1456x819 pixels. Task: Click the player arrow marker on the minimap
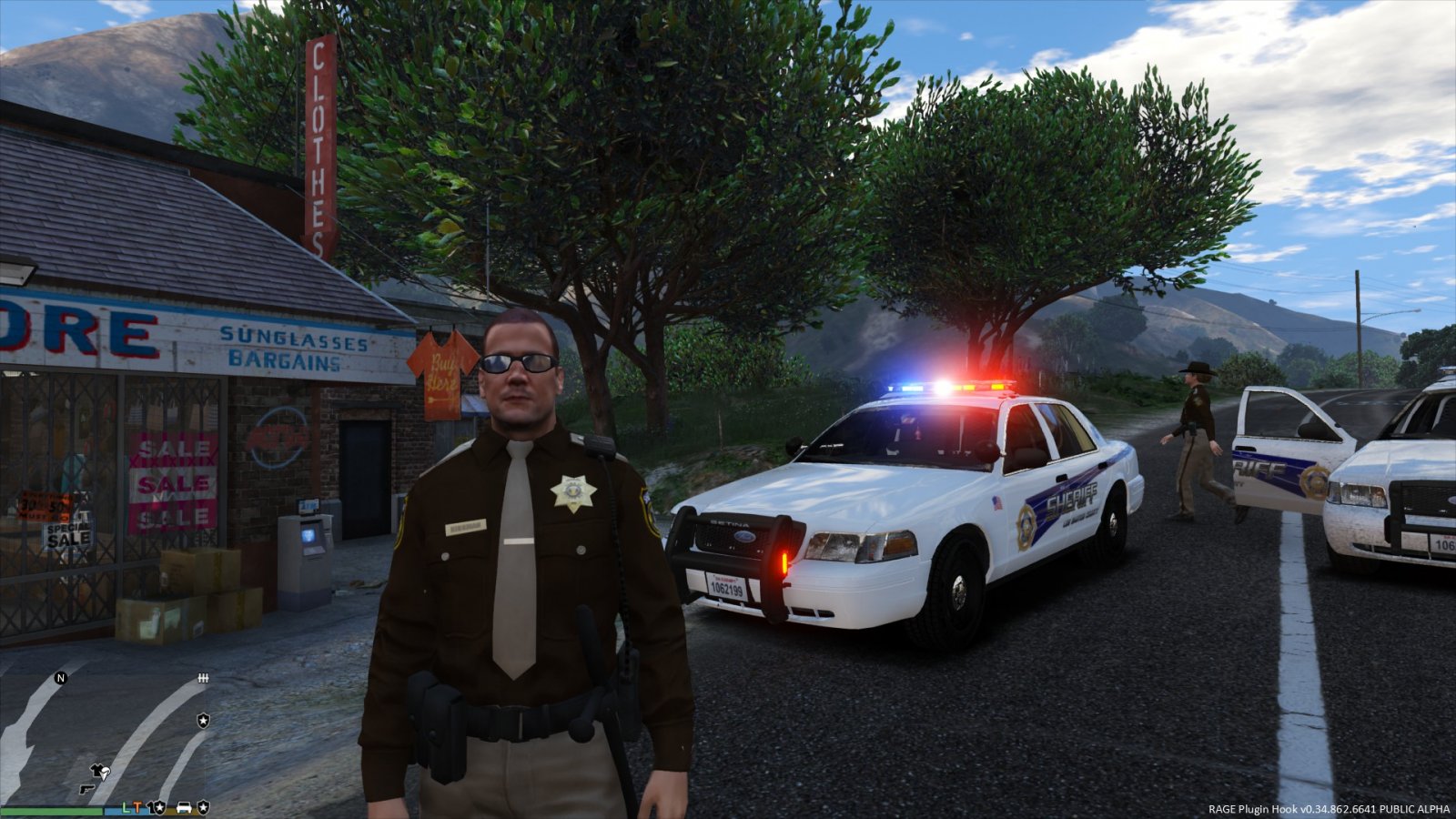point(103,773)
